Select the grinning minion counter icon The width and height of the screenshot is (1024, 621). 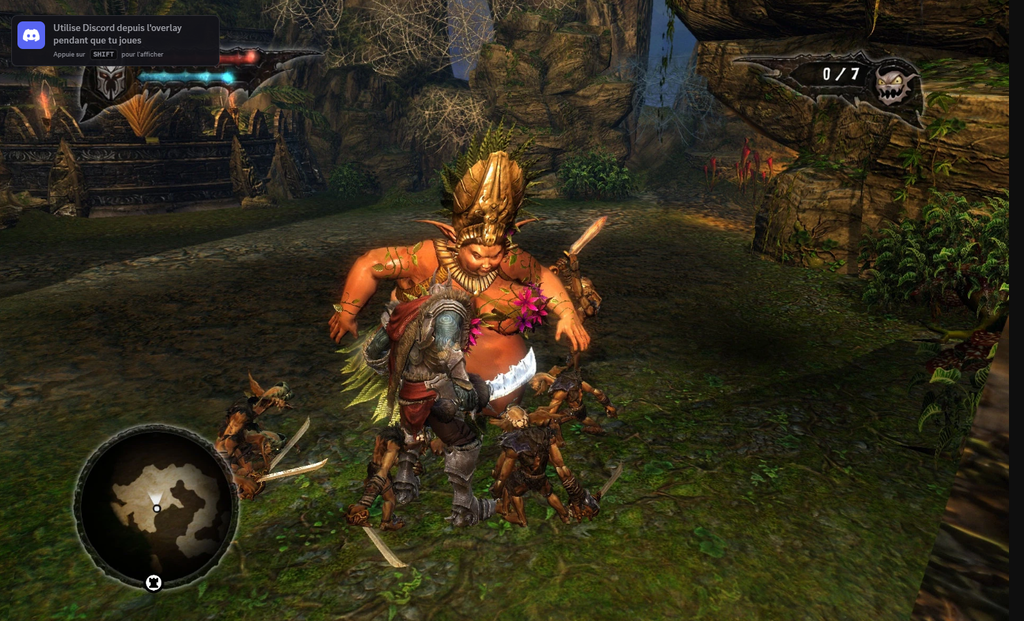click(893, 86)
